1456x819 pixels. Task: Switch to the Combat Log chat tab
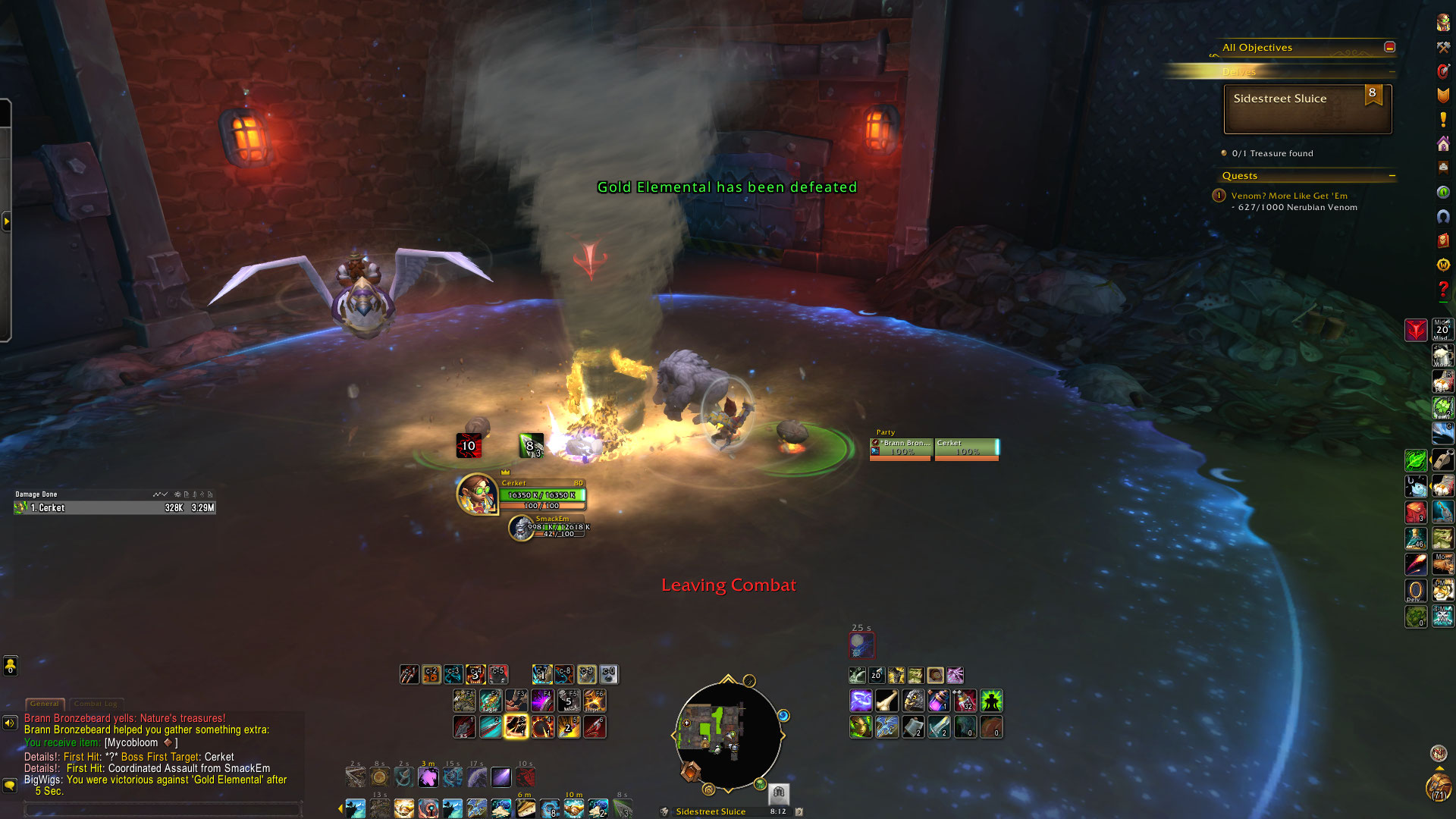point(96,704)
